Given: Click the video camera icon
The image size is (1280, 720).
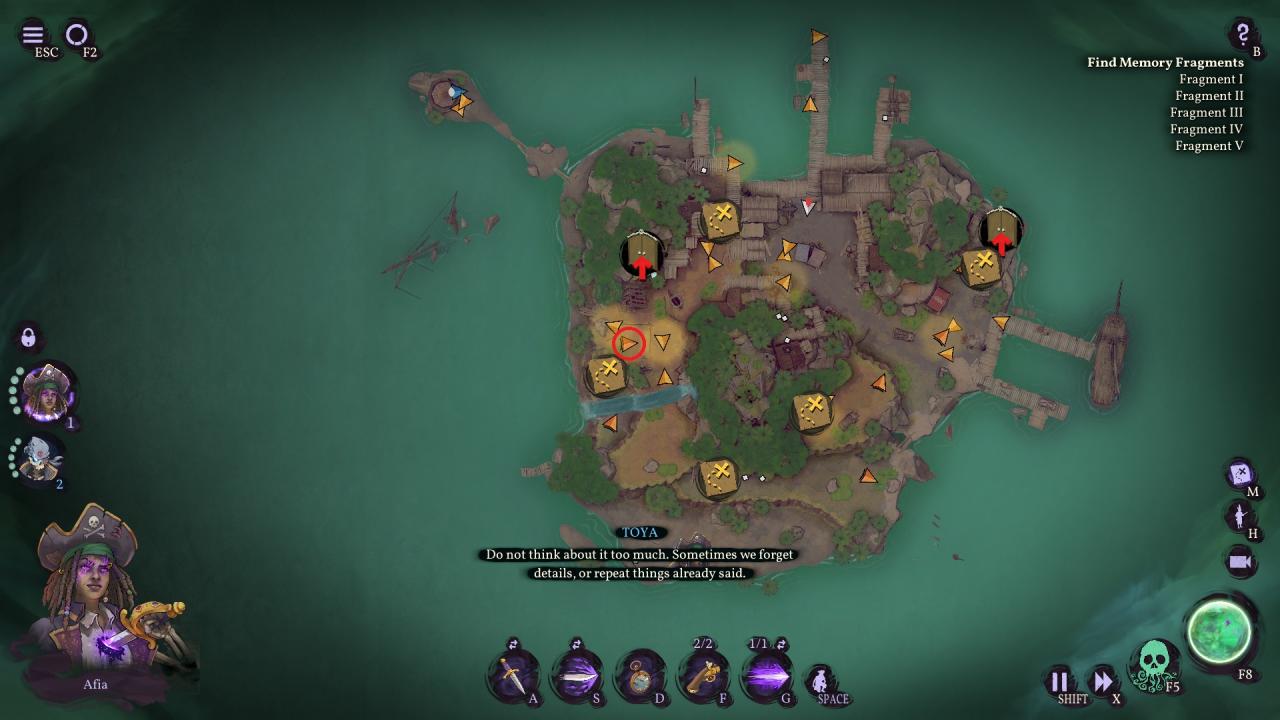Looking at the screenshot, I should [1241, 562].
